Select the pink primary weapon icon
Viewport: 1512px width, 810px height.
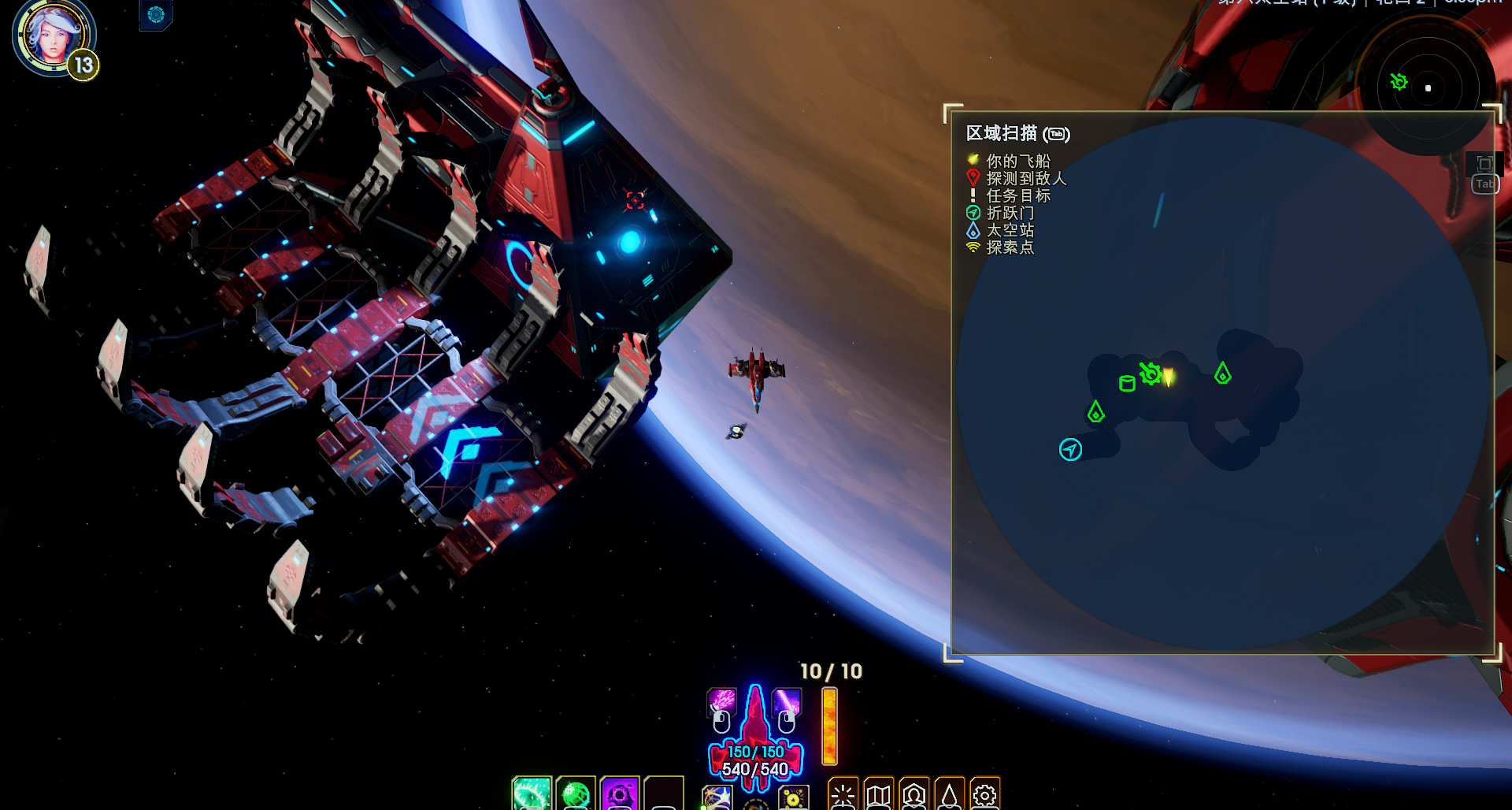(721, 700)
